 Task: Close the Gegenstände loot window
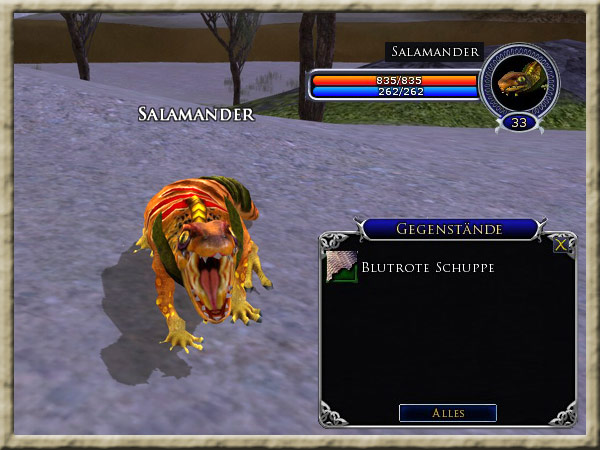[x=562, y=243]
